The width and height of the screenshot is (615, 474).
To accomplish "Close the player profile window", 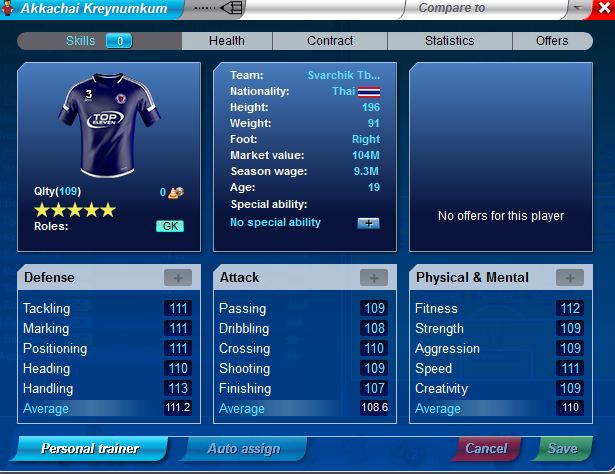I will pos(604,8).
